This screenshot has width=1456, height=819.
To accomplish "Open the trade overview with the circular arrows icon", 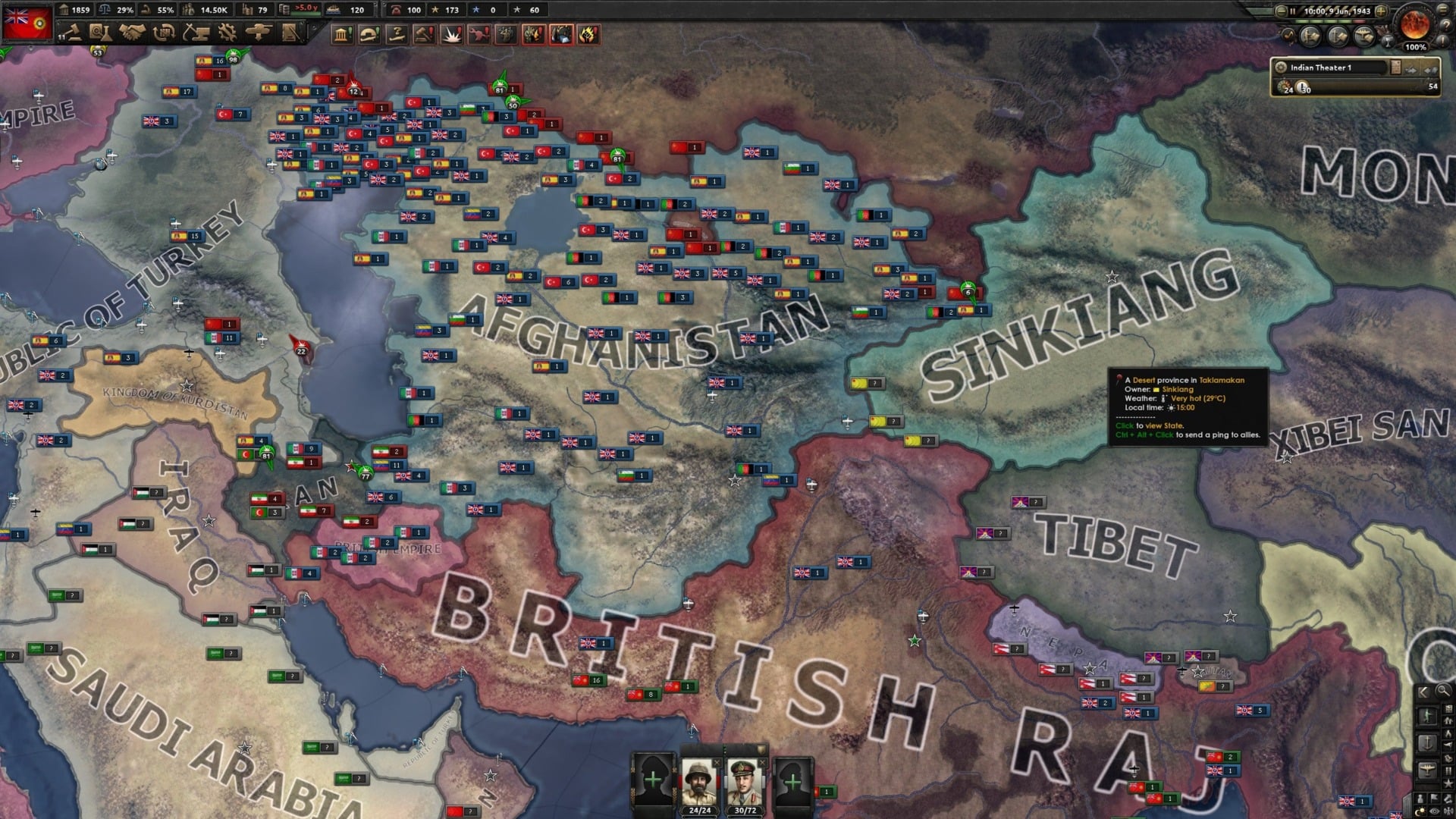I will point(163,32).
